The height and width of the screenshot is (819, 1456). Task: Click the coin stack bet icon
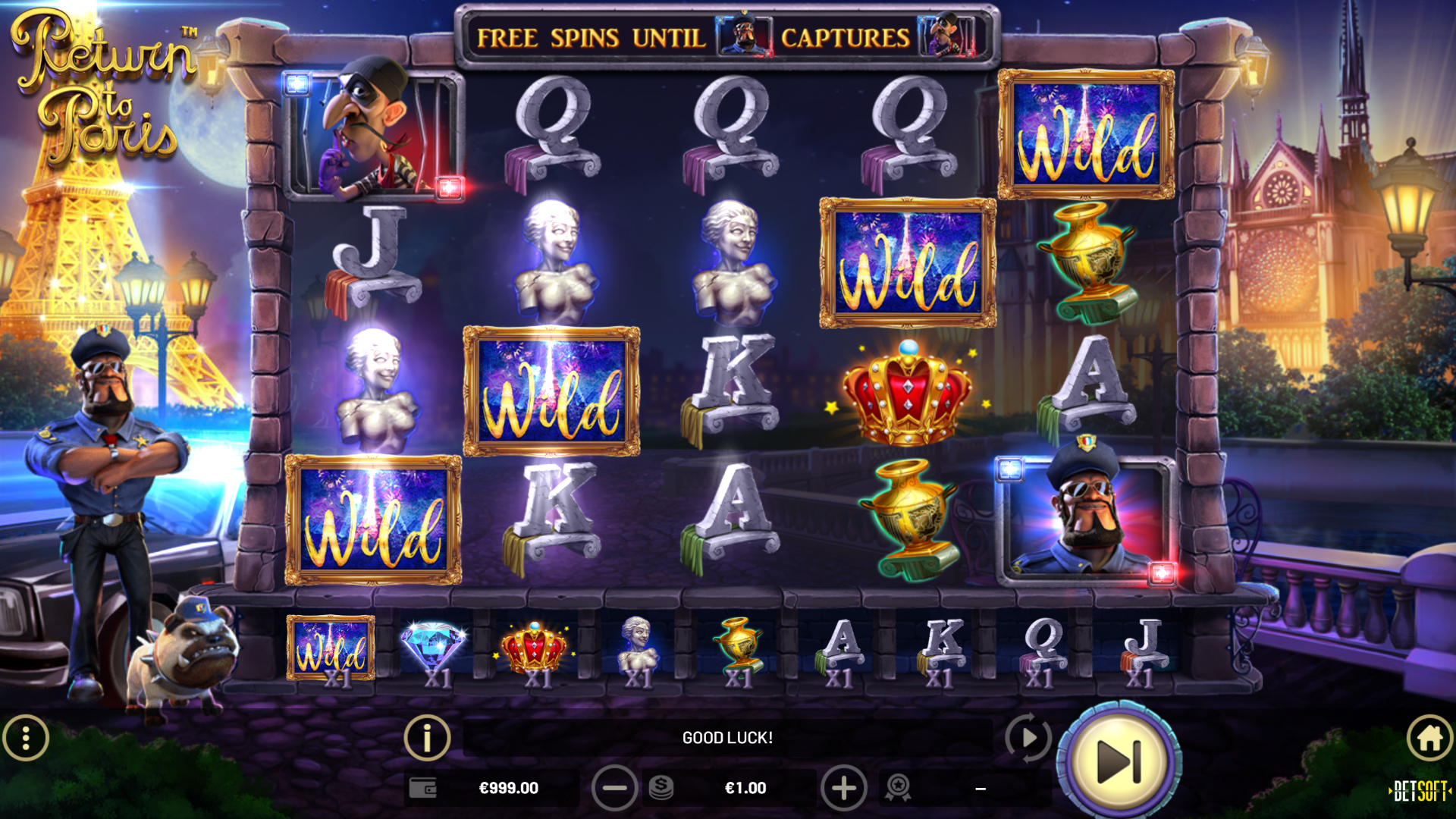click(661, 789)
